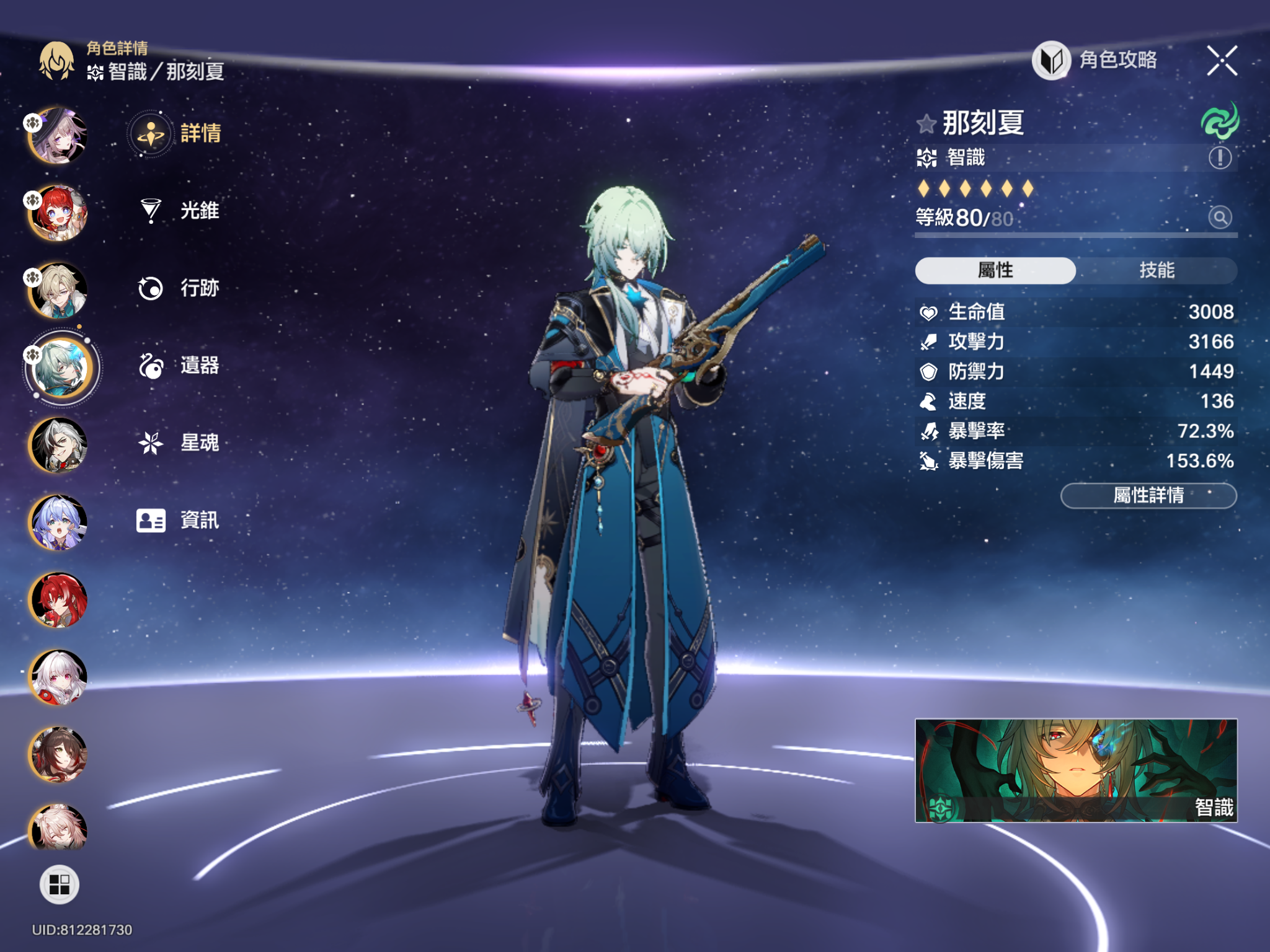
Task: Select the 屬性 attributes tab
Action: pos(995,271)
